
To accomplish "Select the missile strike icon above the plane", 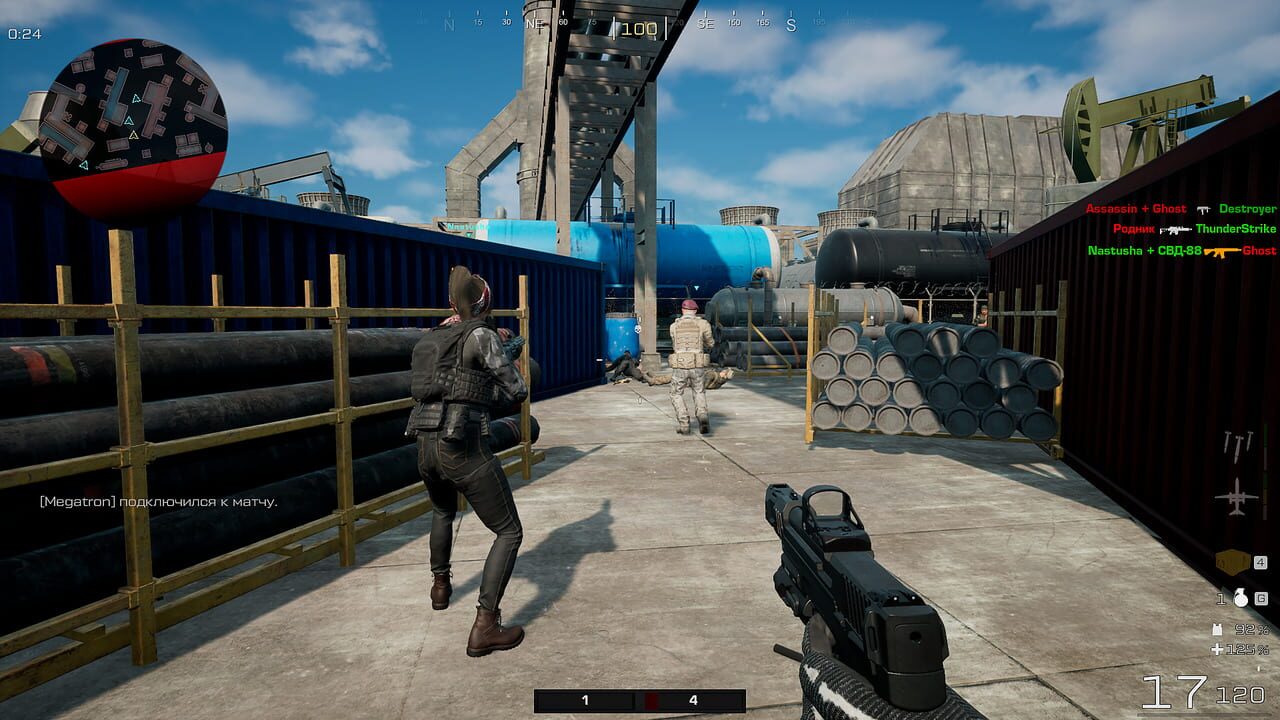I will coord(1238,446).
